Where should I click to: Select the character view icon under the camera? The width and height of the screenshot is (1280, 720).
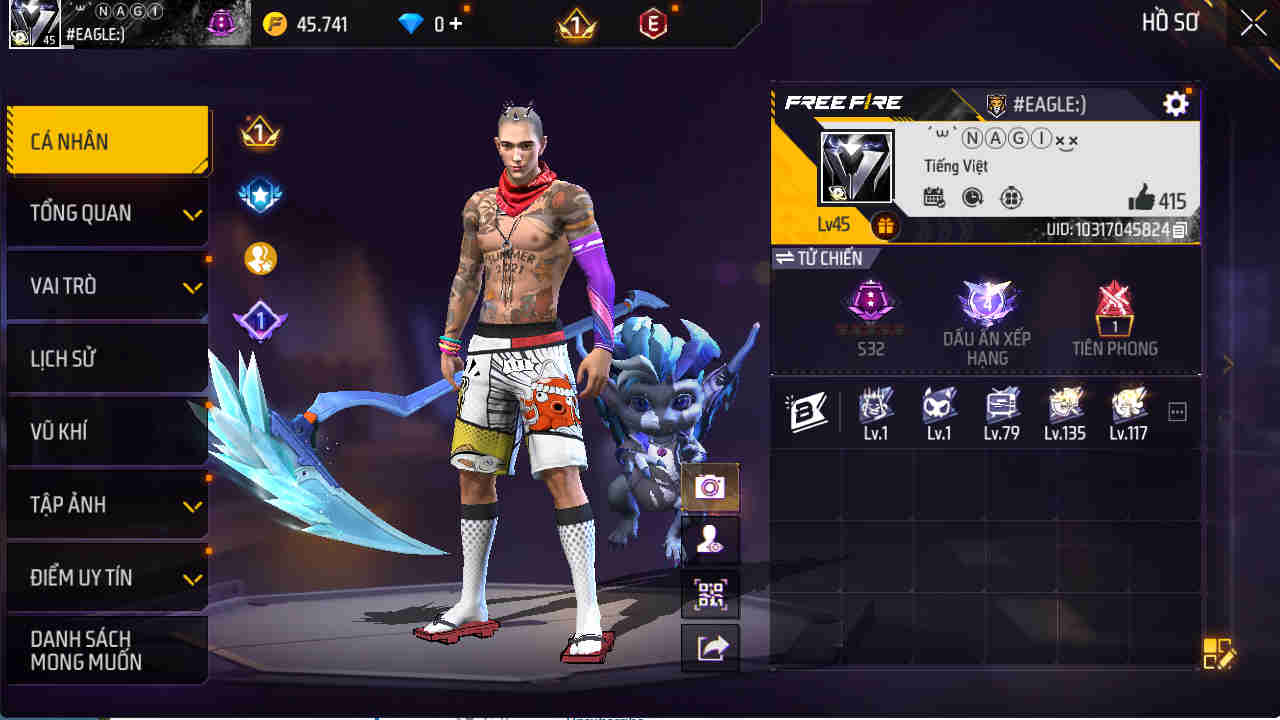click(710, 540)
